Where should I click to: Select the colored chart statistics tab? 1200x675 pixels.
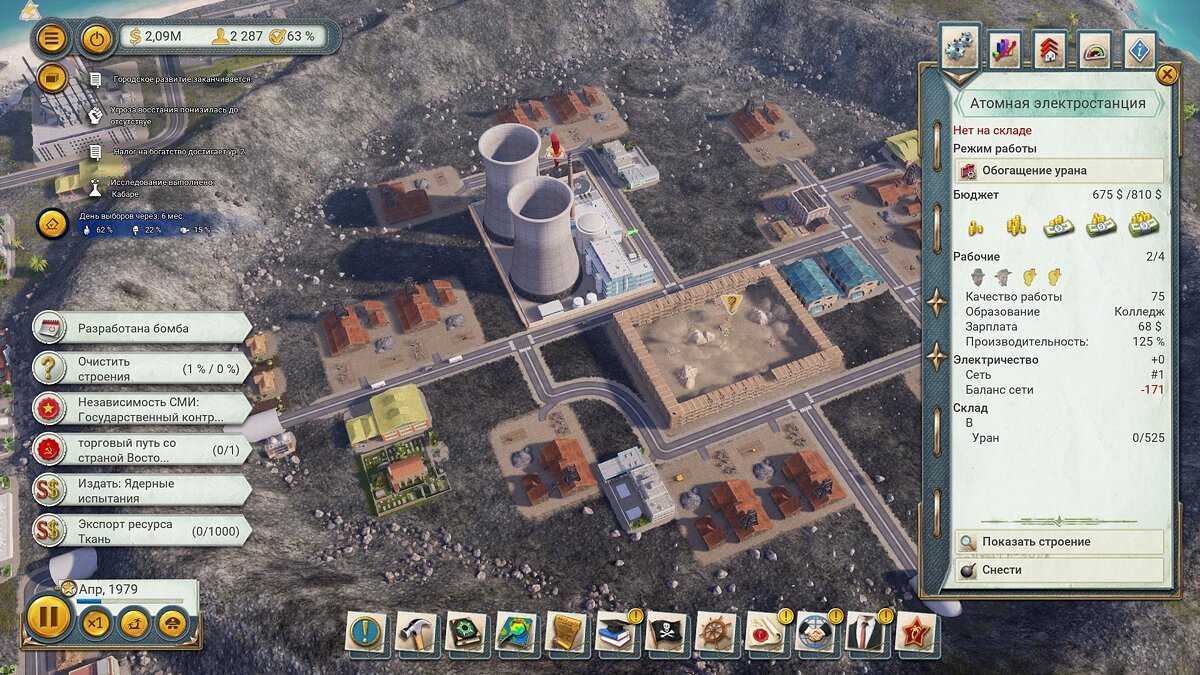(1004, 48)
